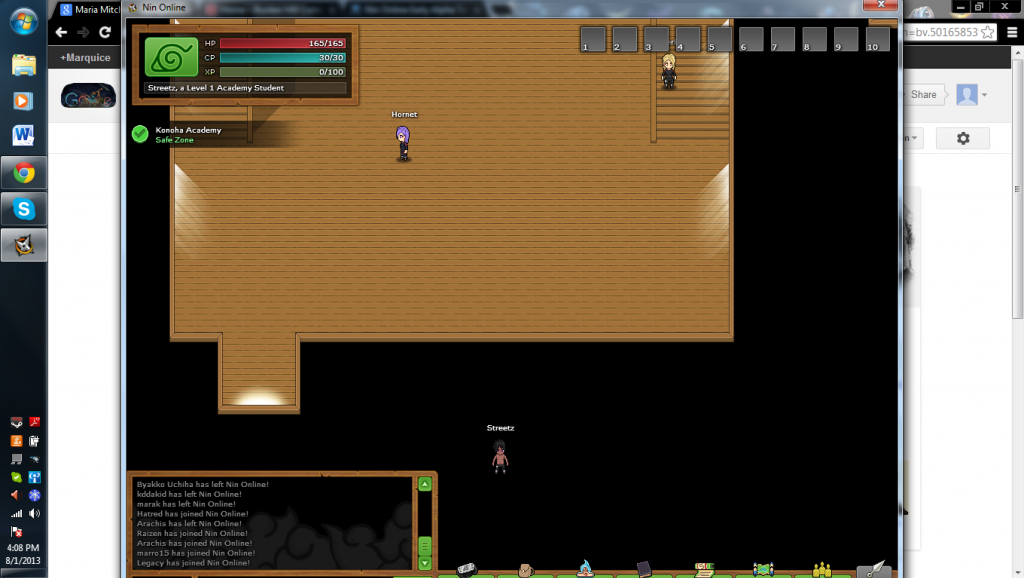Open the ninja headband menu icon
The width and height of the screenshot is (1024, 578).
pos(467,570)
